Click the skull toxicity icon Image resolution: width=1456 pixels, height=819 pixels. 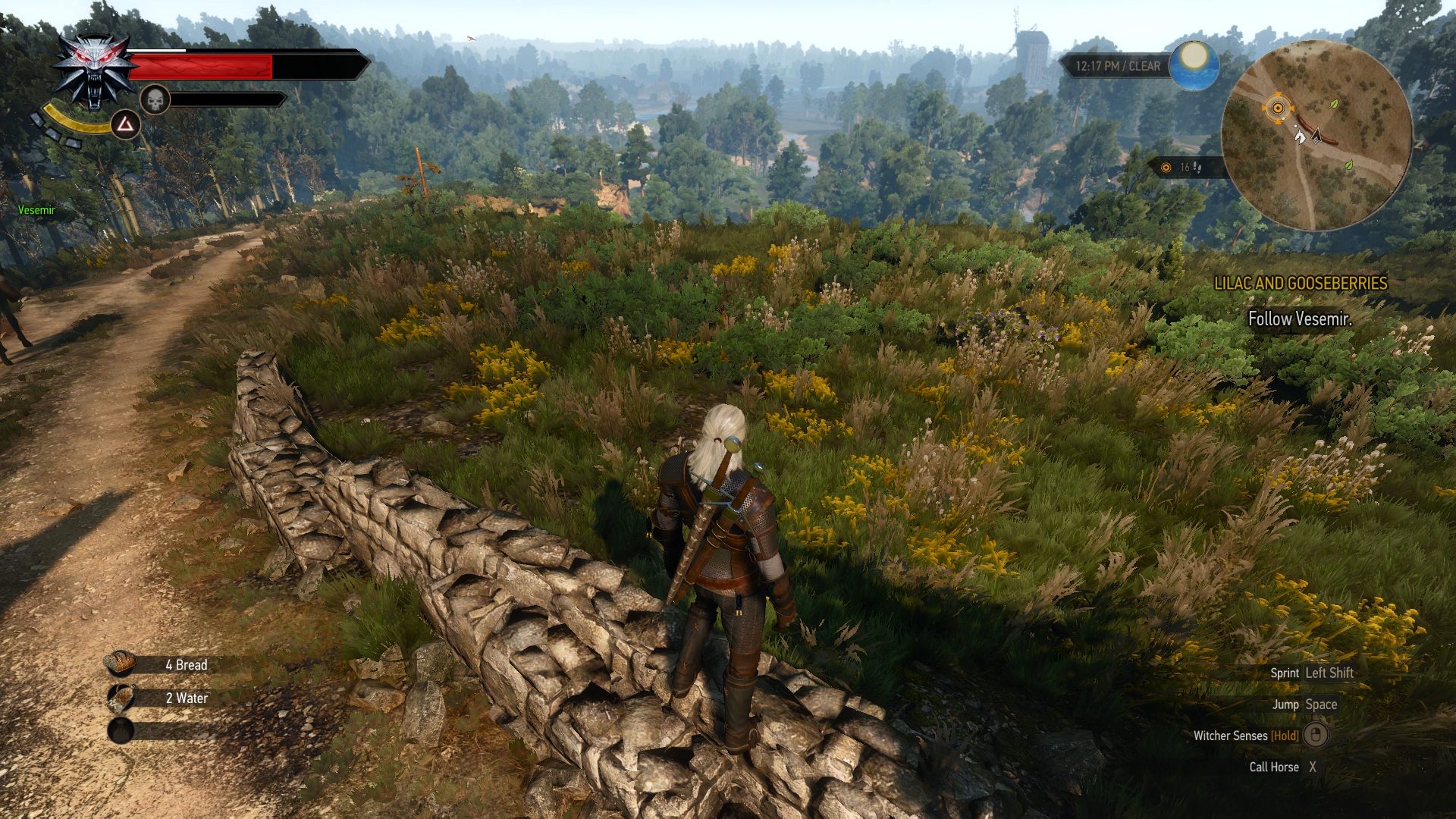[154, 99]
